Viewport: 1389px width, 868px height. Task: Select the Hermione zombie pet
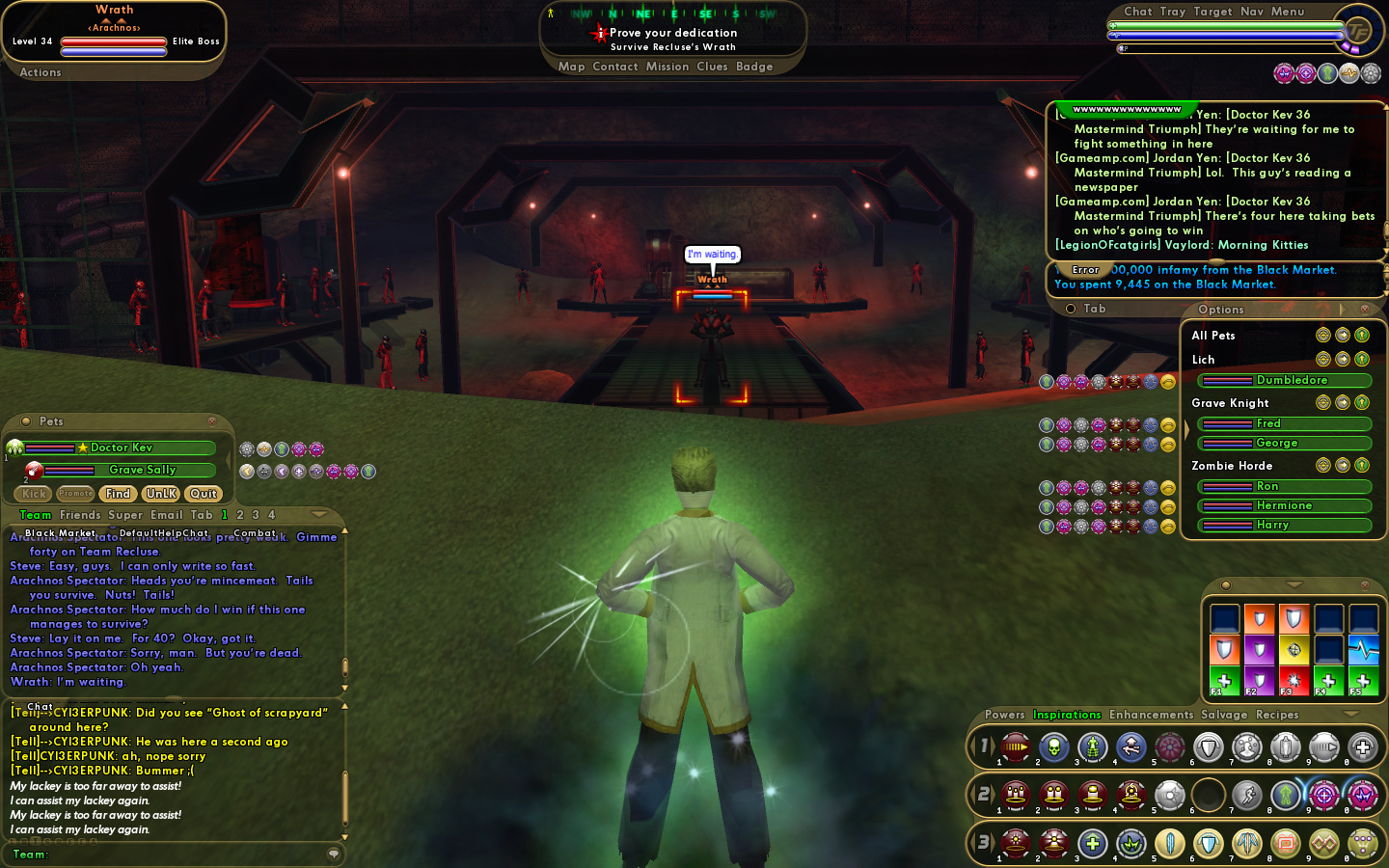1284,506
